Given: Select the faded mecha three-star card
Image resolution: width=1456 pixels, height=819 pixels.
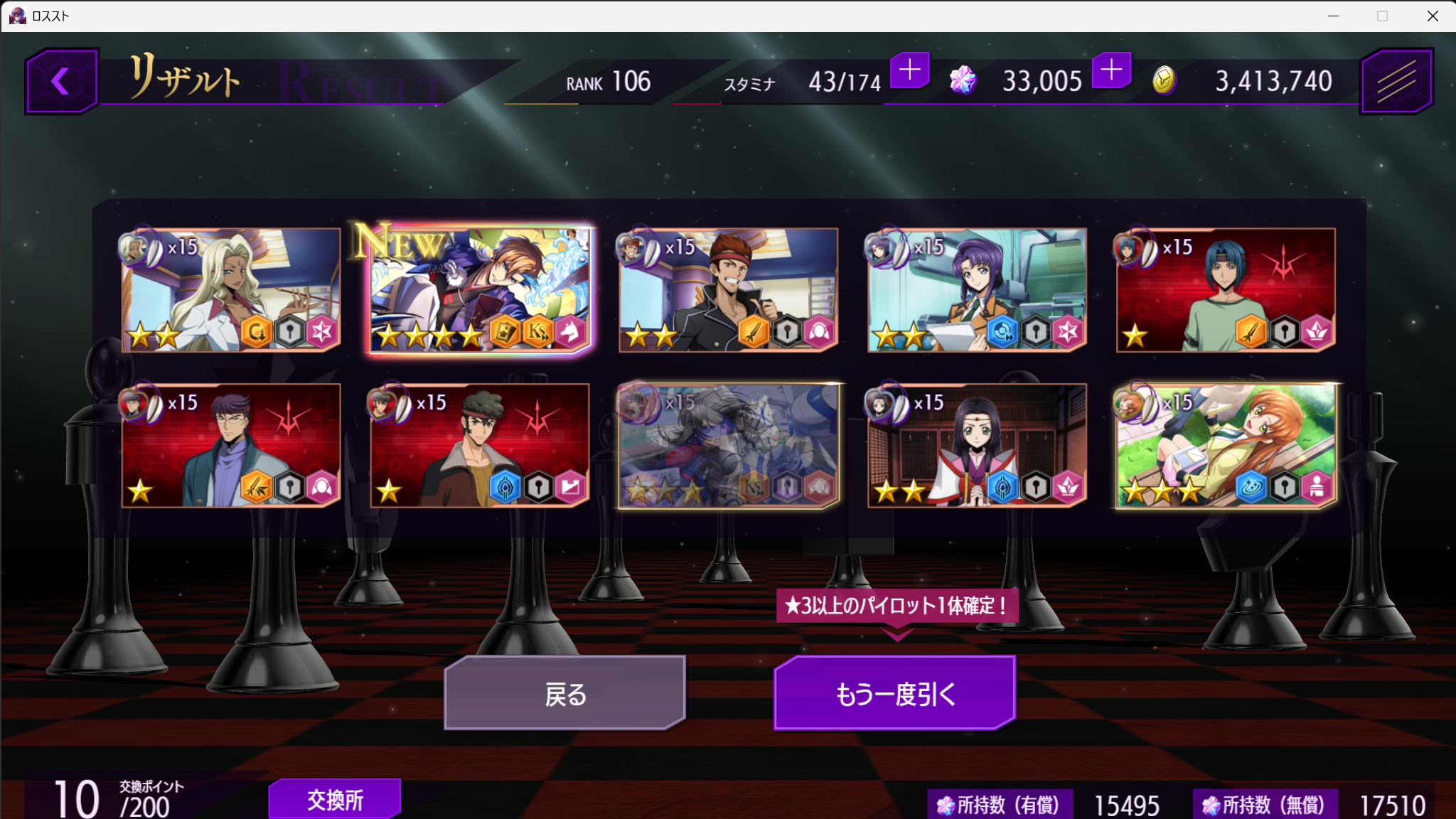Looking at the screenshot, I should tap(729, 446).
